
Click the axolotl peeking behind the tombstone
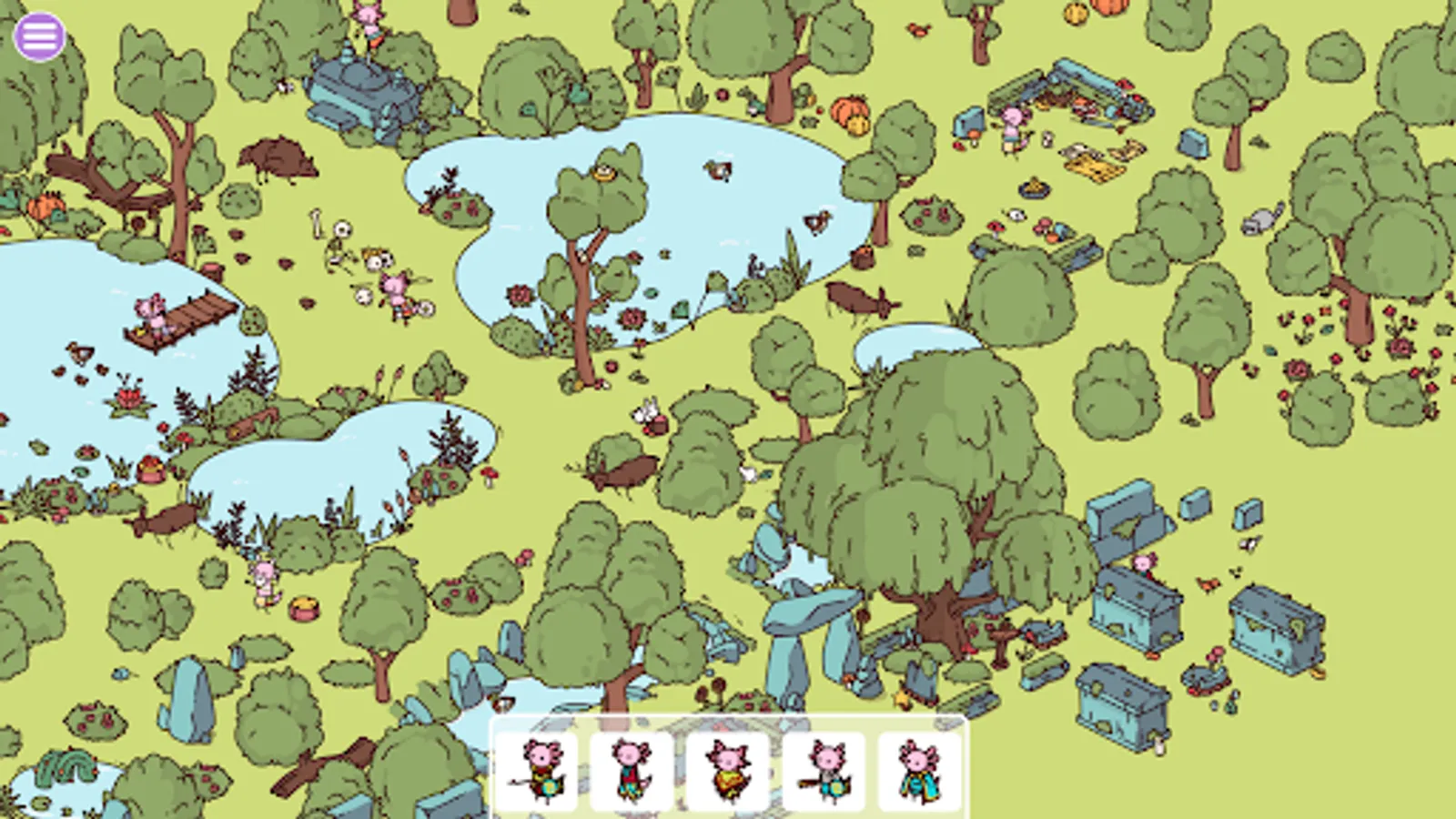click(x=1144, y=564)
